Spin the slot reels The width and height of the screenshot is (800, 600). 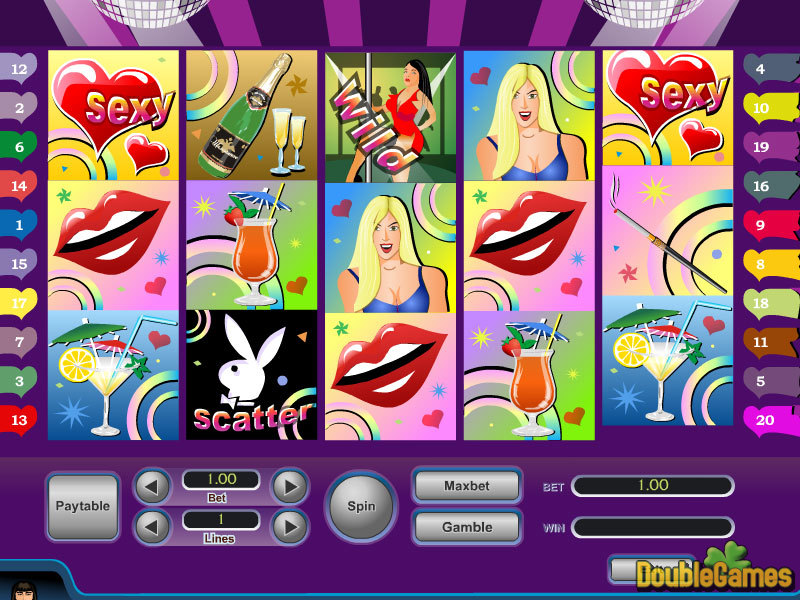pyautogui.click(x=361, y=506)
